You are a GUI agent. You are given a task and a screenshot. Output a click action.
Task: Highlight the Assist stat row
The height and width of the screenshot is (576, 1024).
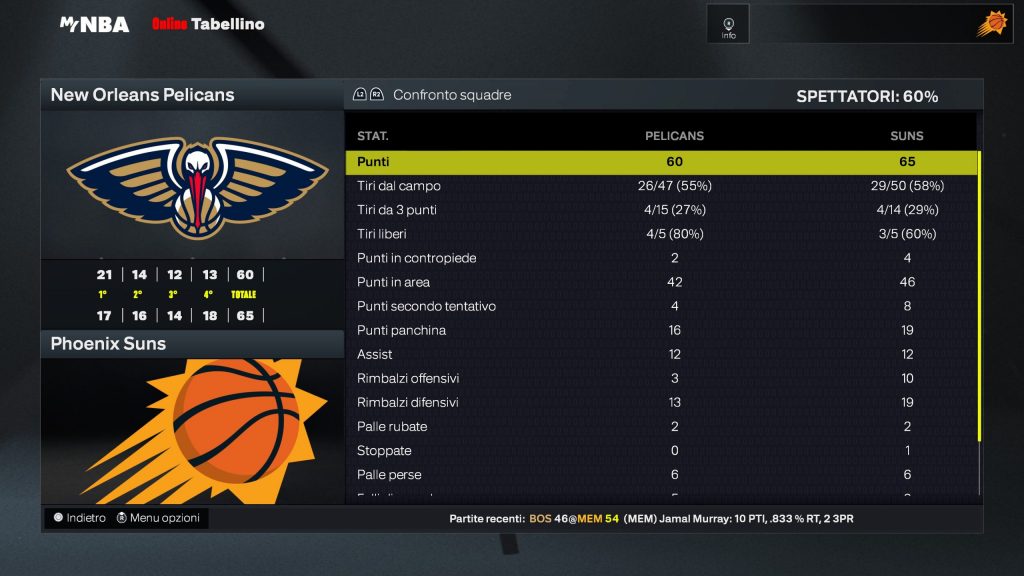[660, 354]
